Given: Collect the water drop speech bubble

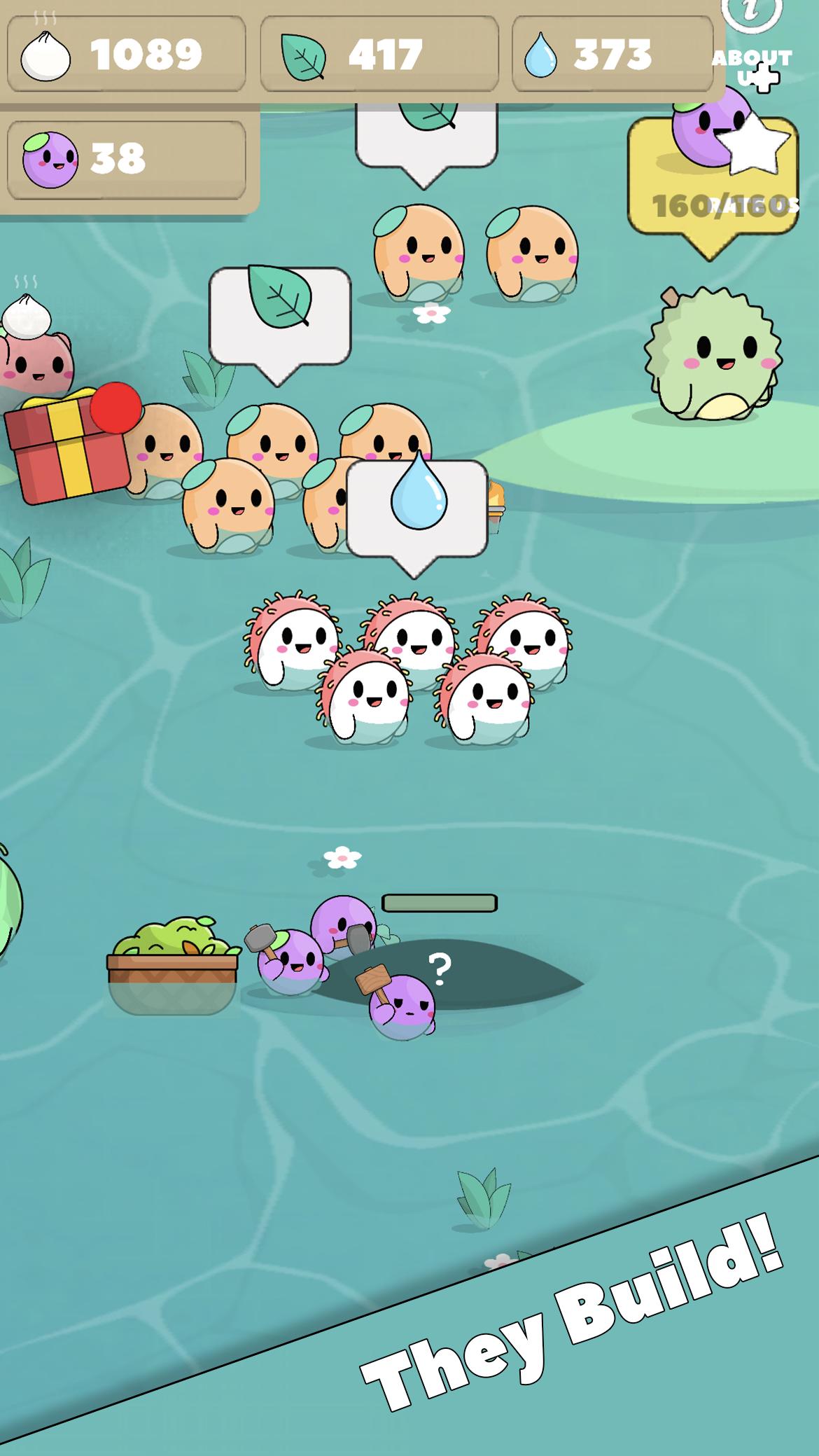Looking at the screenshot, I should [x=417, y=508].
